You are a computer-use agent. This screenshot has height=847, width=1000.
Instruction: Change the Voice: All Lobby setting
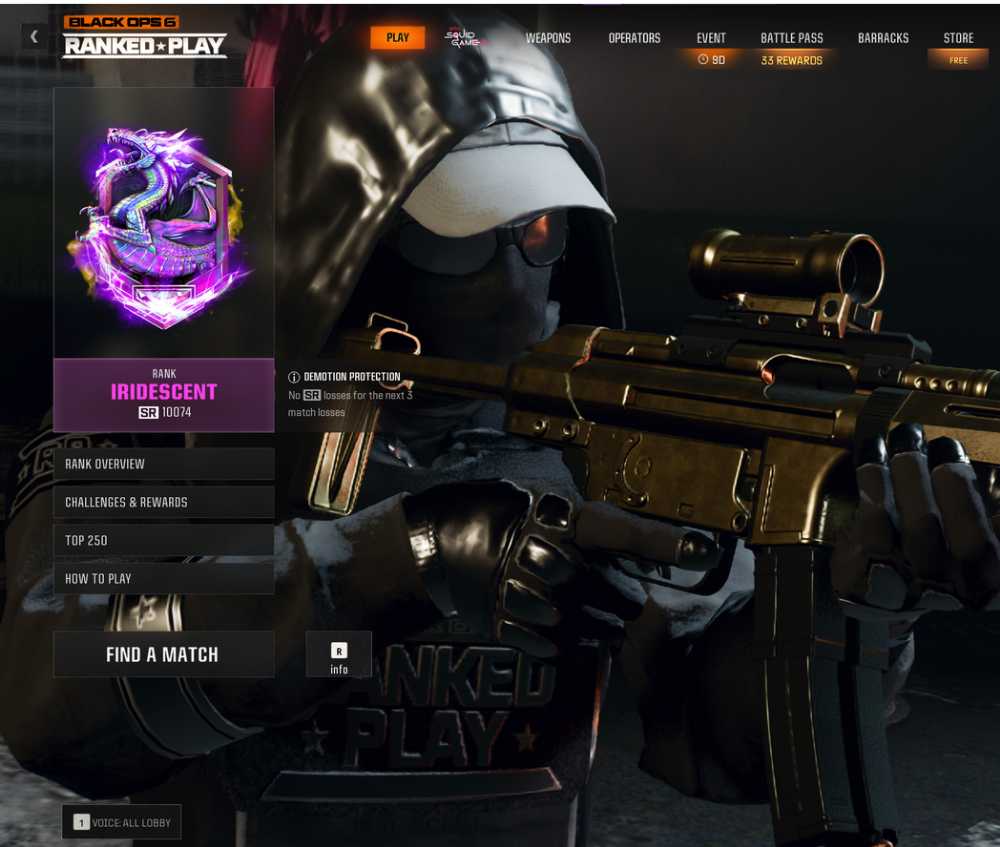[122, 822]
